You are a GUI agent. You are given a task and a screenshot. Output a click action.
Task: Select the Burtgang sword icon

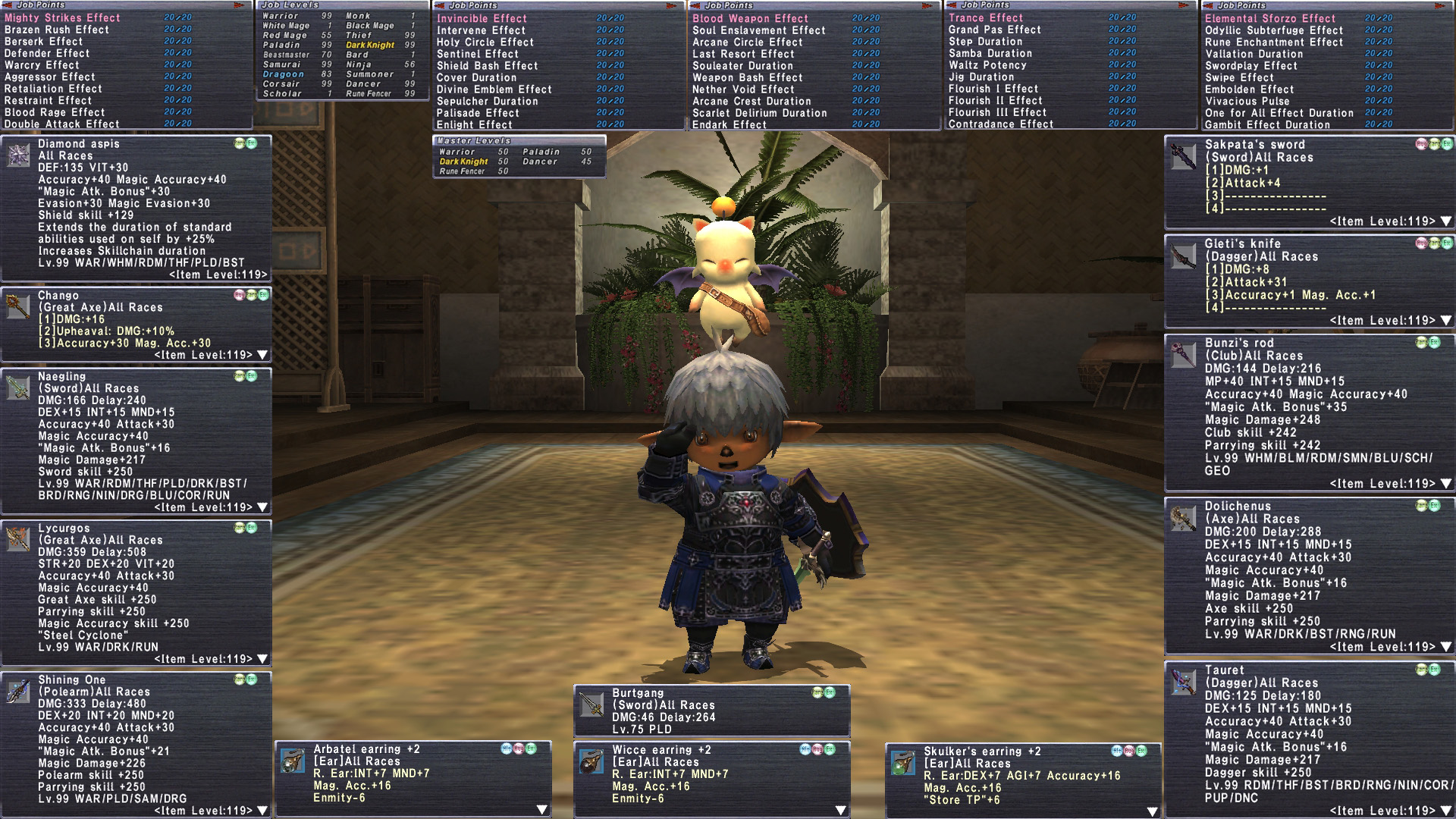591,704
